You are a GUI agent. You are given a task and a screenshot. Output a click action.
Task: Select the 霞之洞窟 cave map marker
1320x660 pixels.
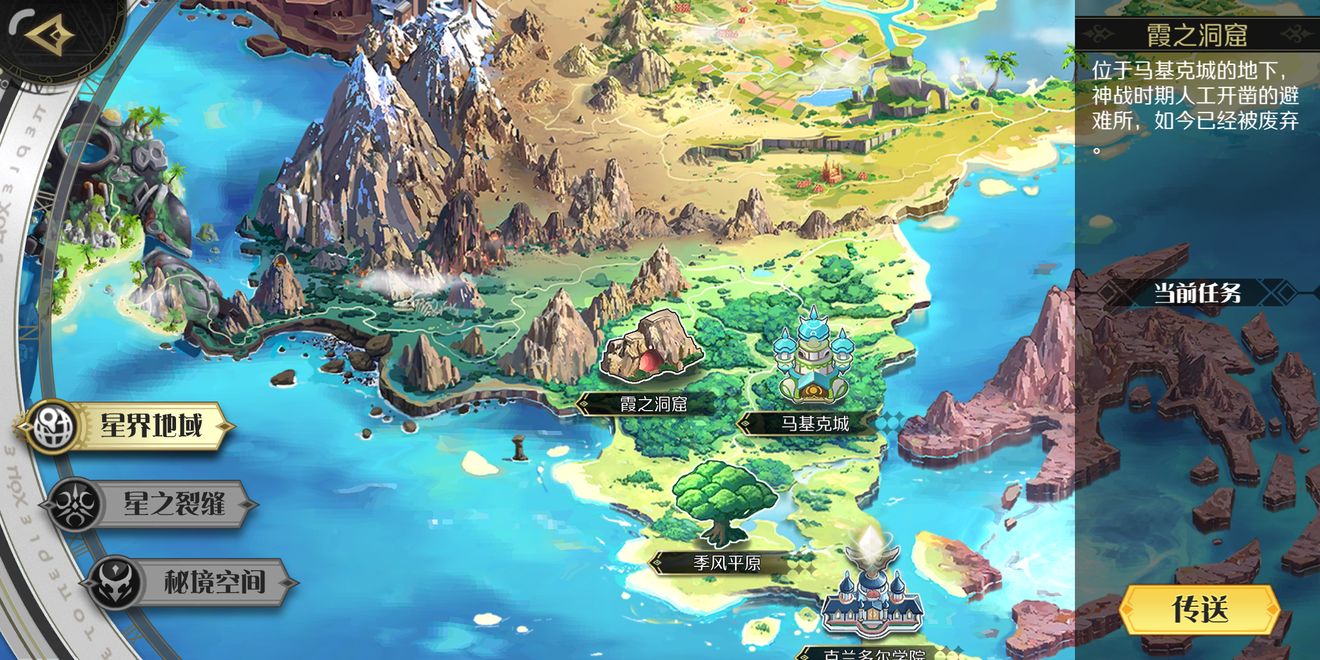pyautogui.click(x=651, y=349)
